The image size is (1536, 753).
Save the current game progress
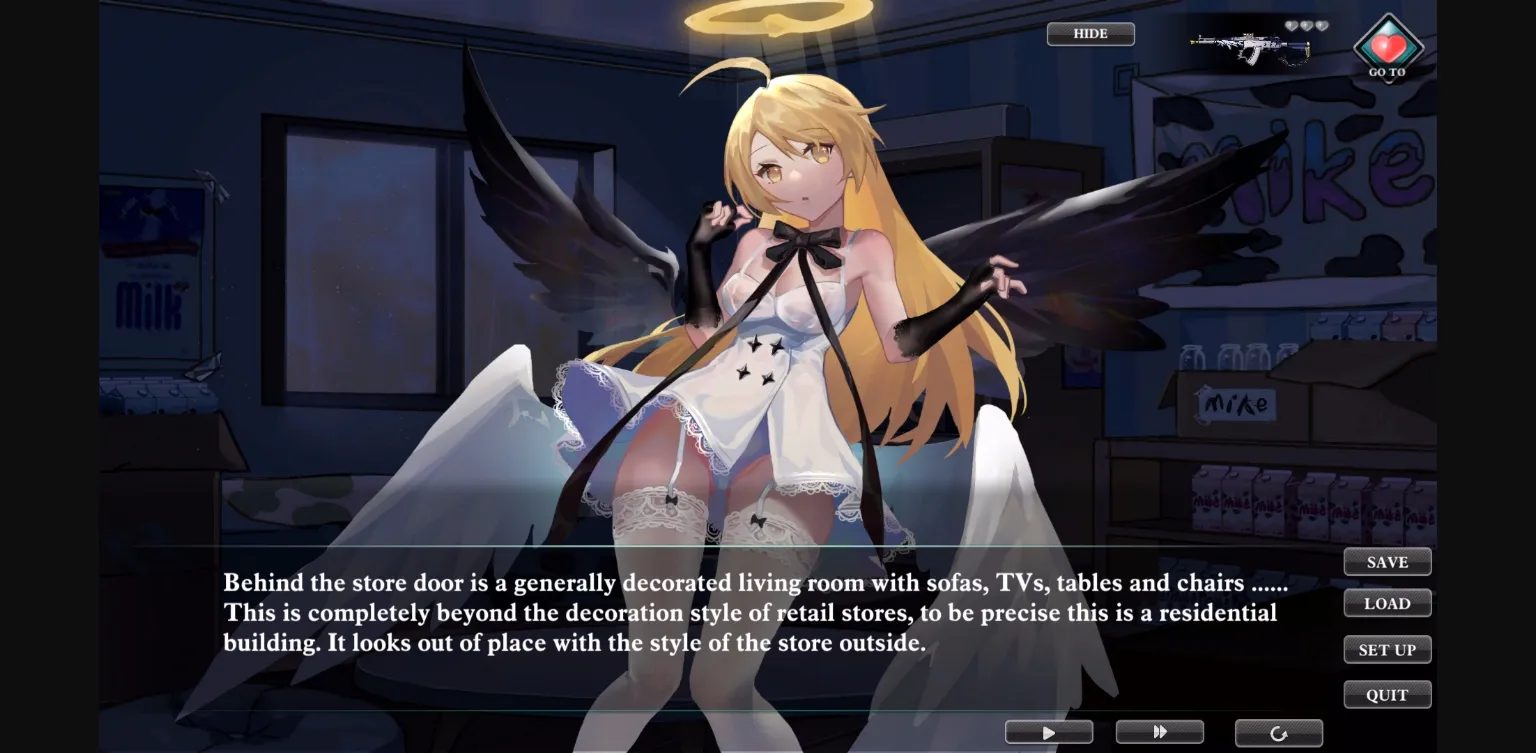pos(1388,561)
